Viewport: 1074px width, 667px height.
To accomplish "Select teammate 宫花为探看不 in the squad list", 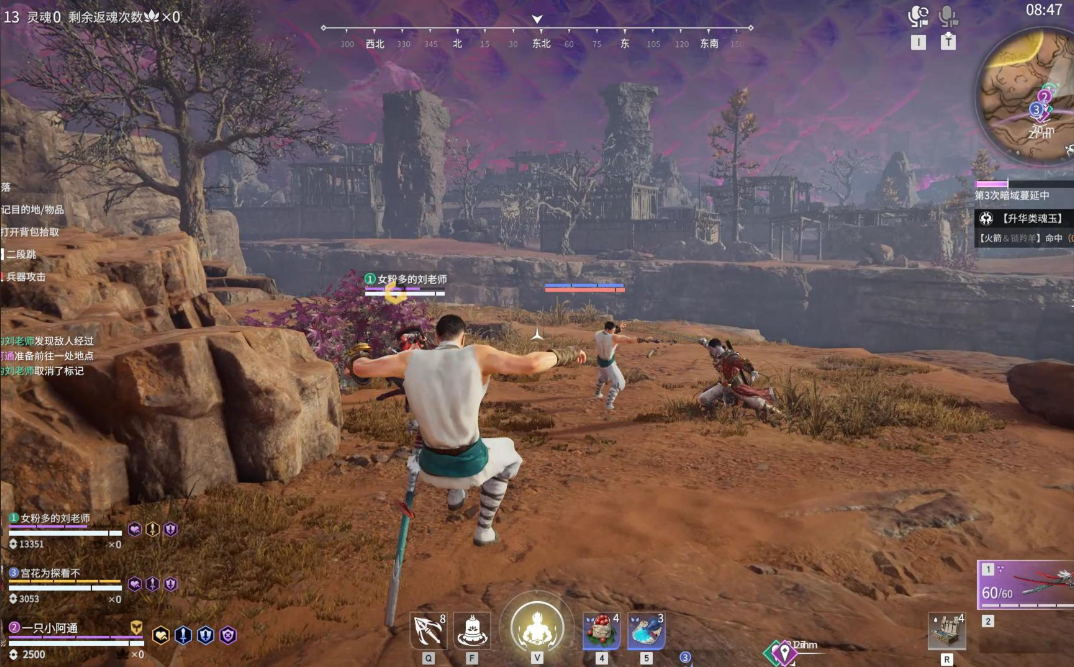I will (x=58, y=573).
